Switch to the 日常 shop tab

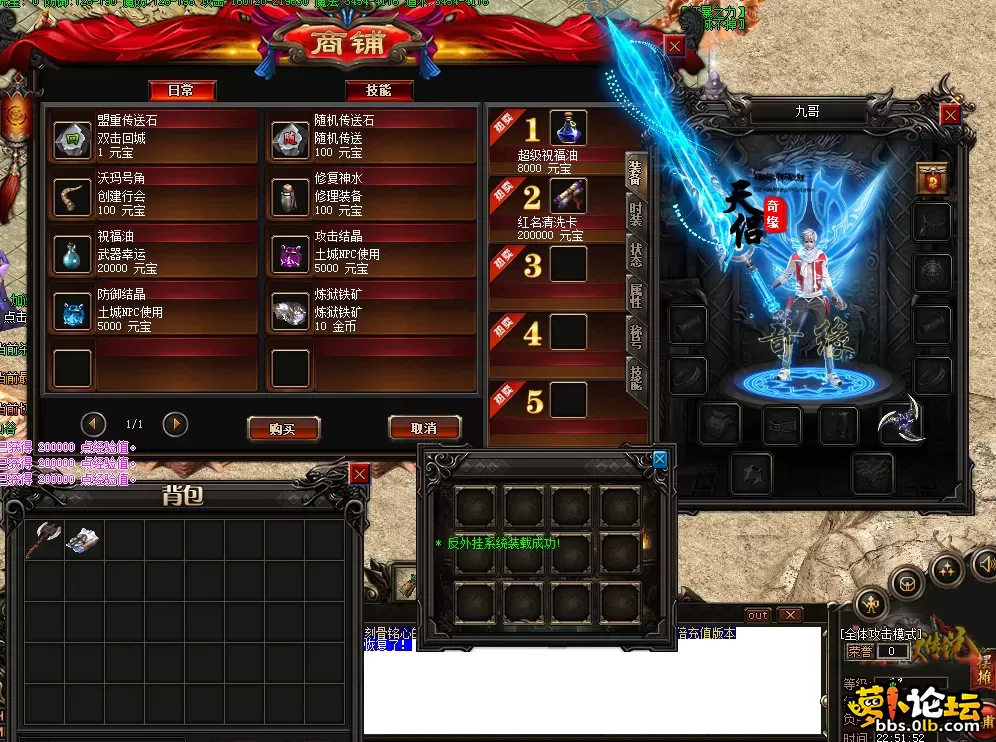[182, 90]
